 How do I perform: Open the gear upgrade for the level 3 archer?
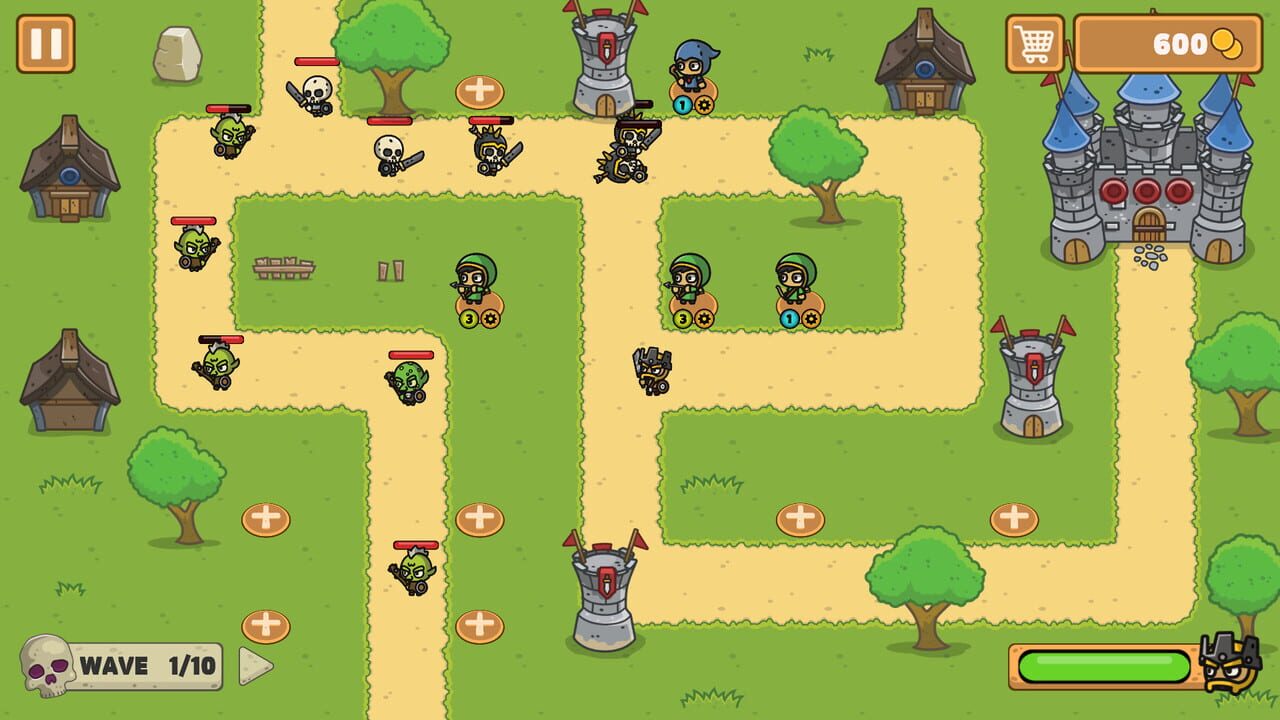491,318
